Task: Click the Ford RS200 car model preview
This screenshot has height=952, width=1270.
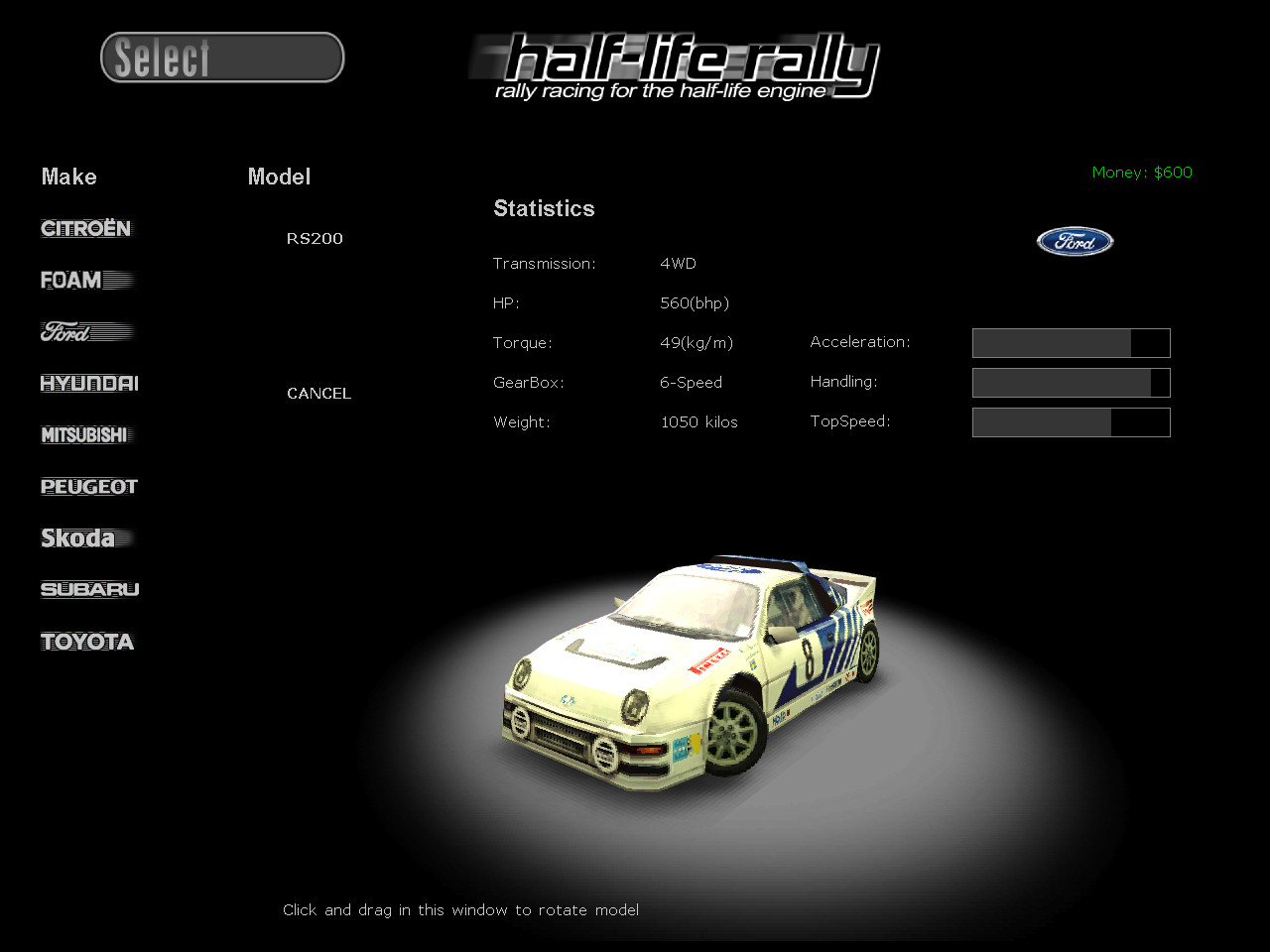Action: point(695,674)
